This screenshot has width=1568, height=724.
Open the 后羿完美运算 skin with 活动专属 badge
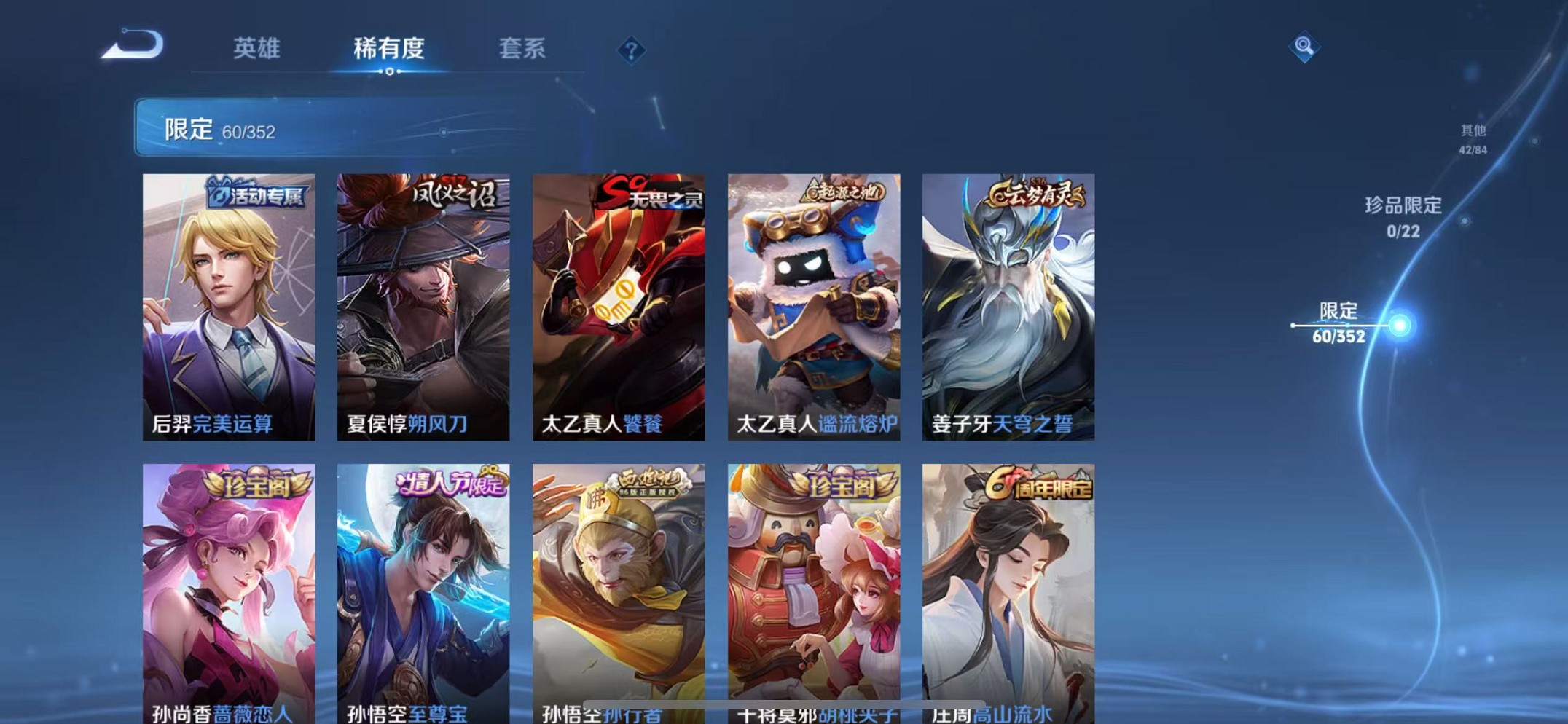tap(229, 306)
